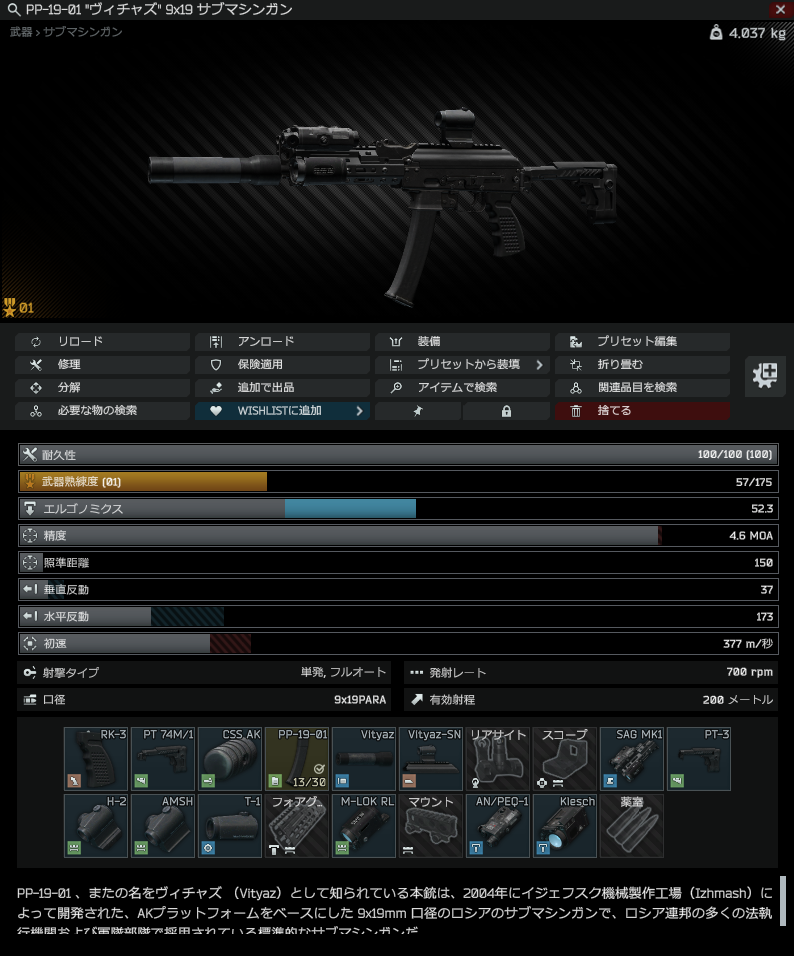Close the weapon inspection window
Image resolution: width=794 pixels, height=956 pixels.
780,9
